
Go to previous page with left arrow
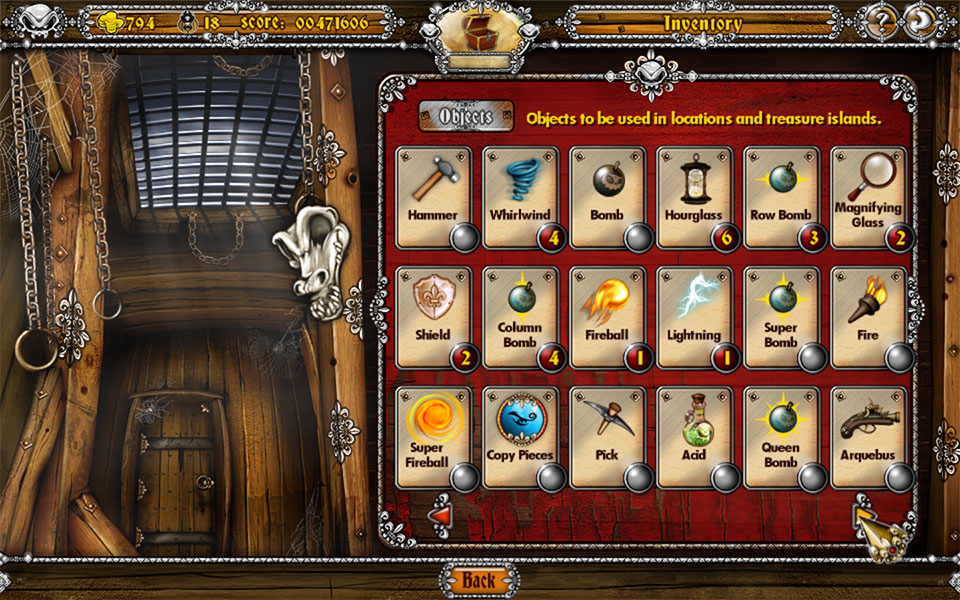click(x=438, y=516)
